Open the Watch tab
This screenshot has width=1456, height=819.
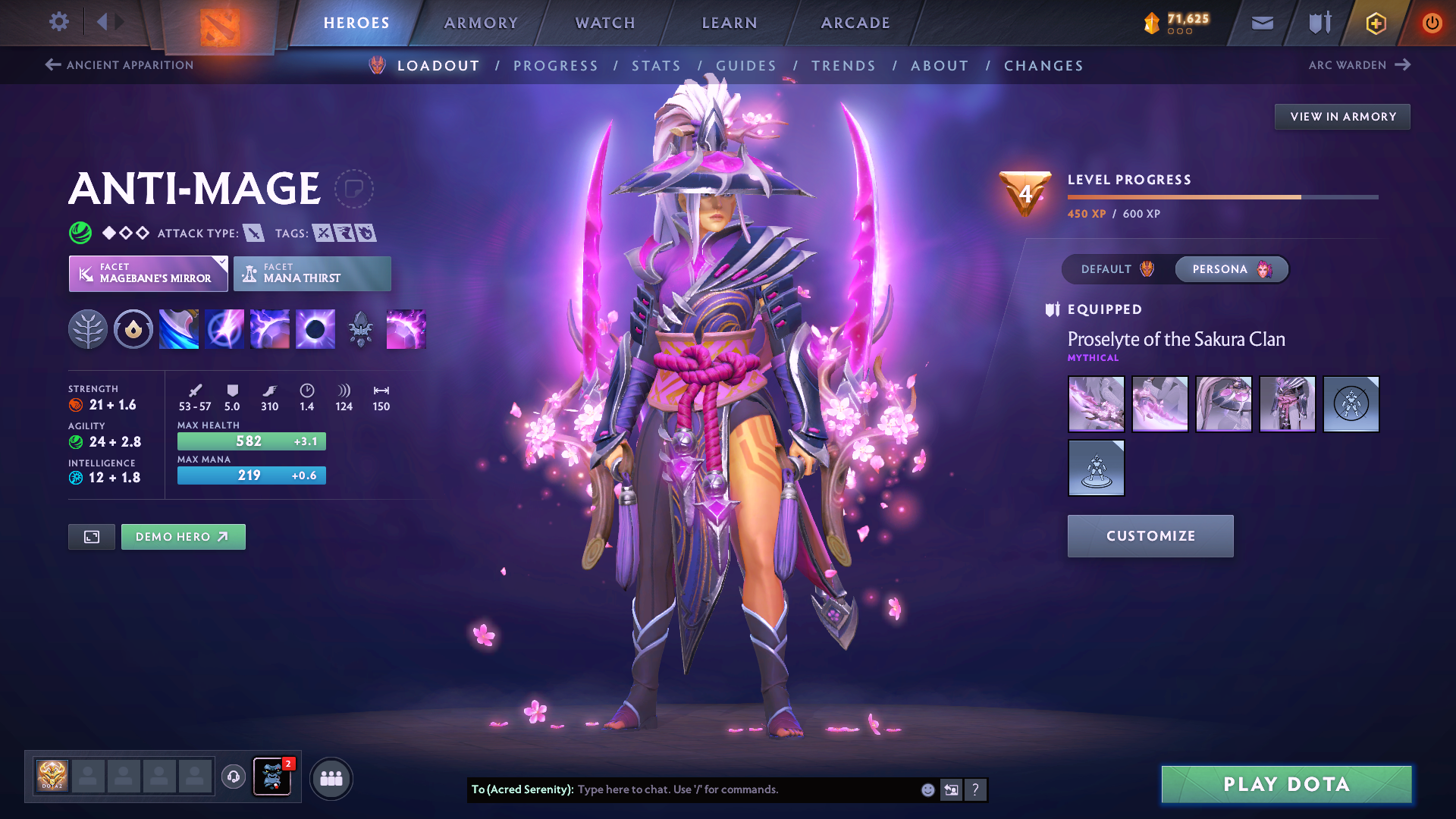[605, 23]
